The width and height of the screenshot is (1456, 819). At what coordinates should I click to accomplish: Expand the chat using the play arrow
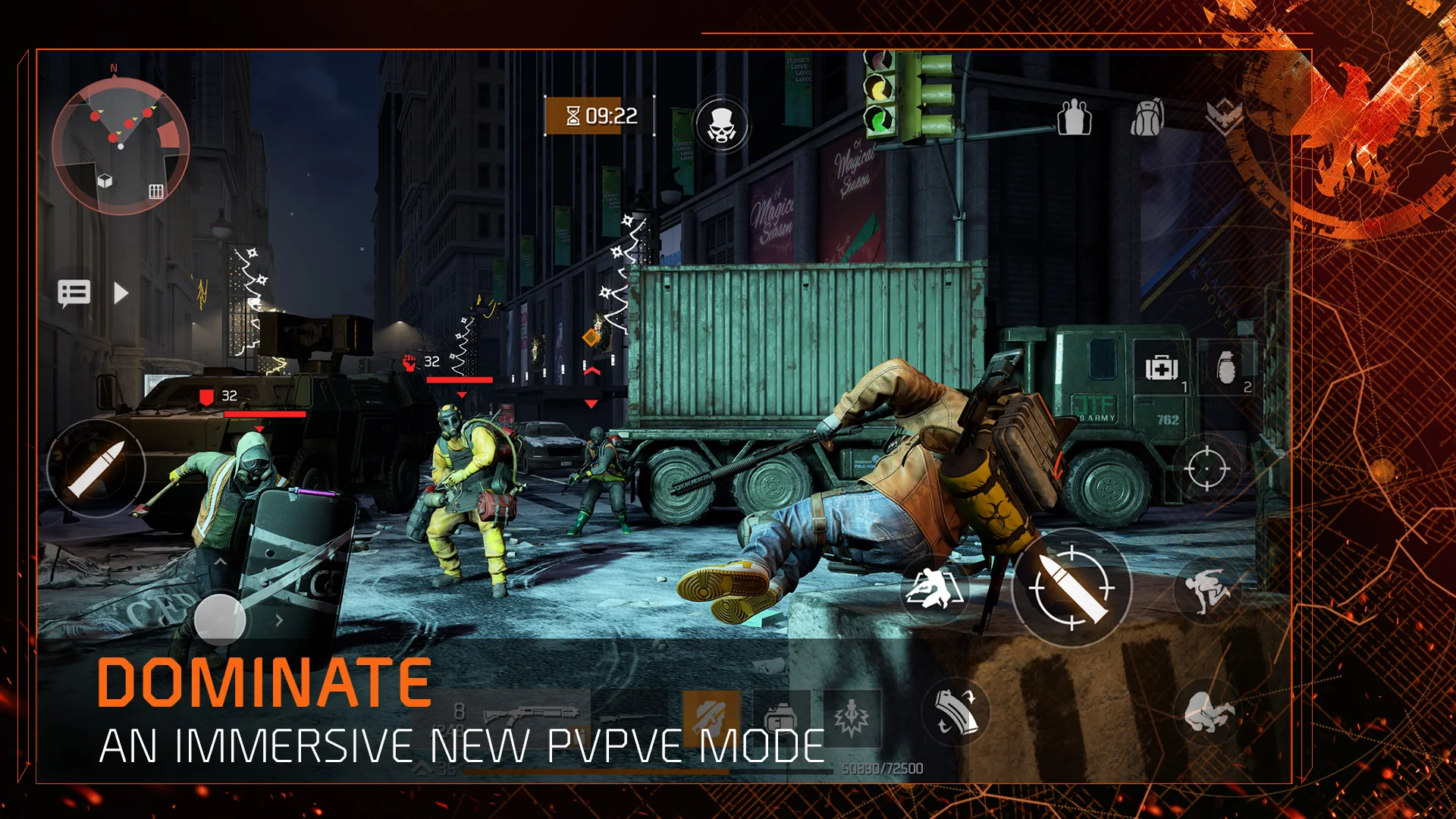click(x=121, y=293)
